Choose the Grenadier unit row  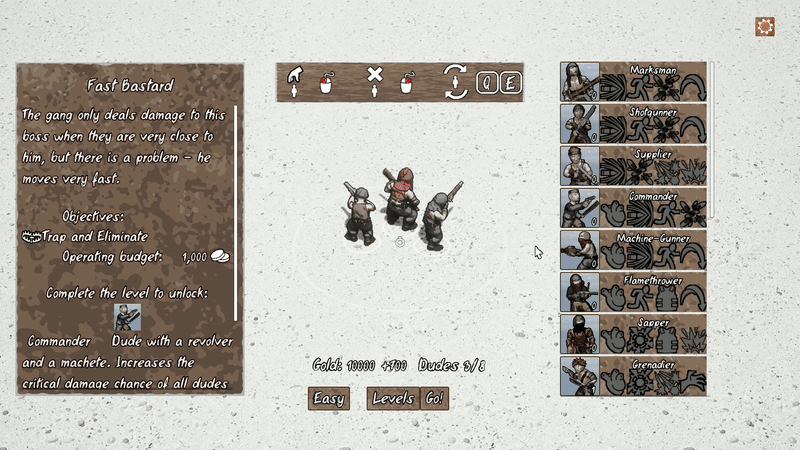click(x=633, y=376)
